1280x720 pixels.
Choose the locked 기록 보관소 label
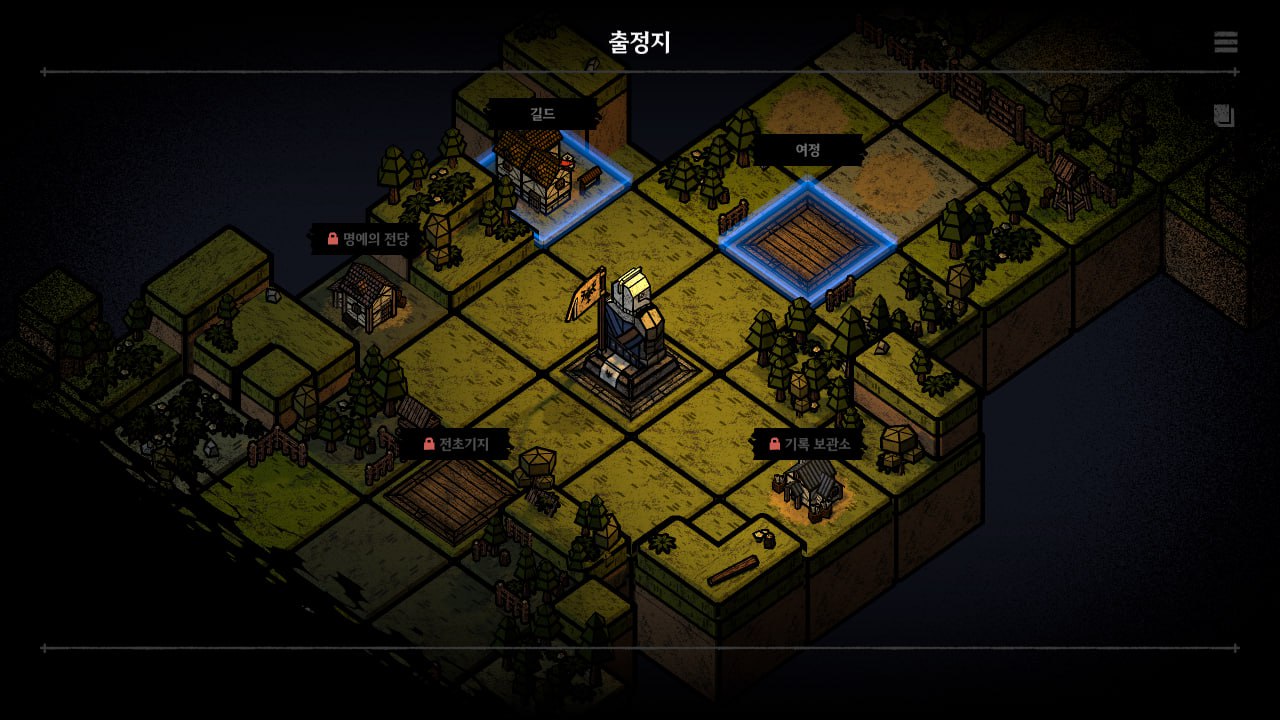[x=808, y=444]
